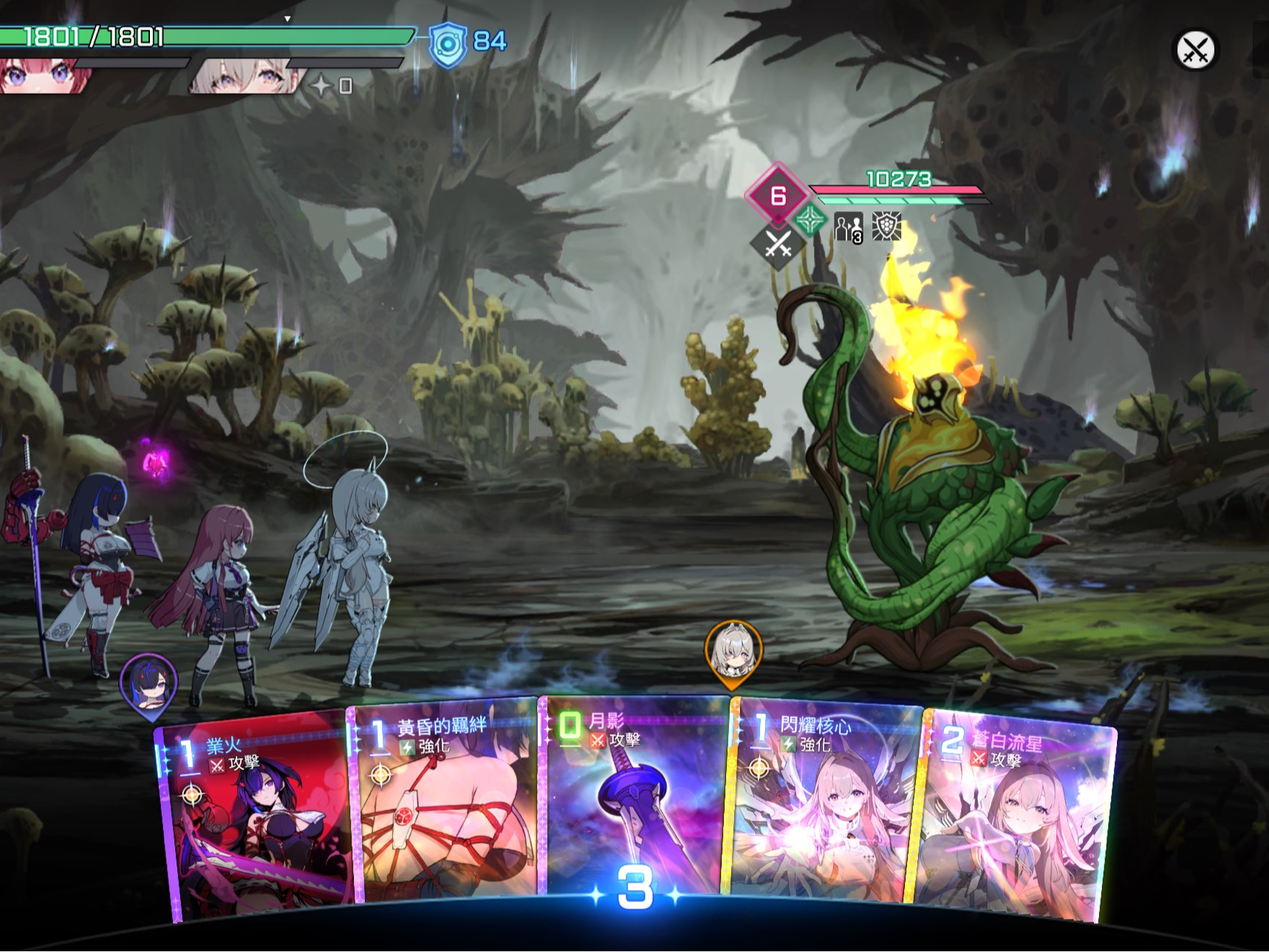The height and width of the screenshot is (952, 1269).
Task: Play the zero-cost 月影 attack card
Action: tap(635, 798)
